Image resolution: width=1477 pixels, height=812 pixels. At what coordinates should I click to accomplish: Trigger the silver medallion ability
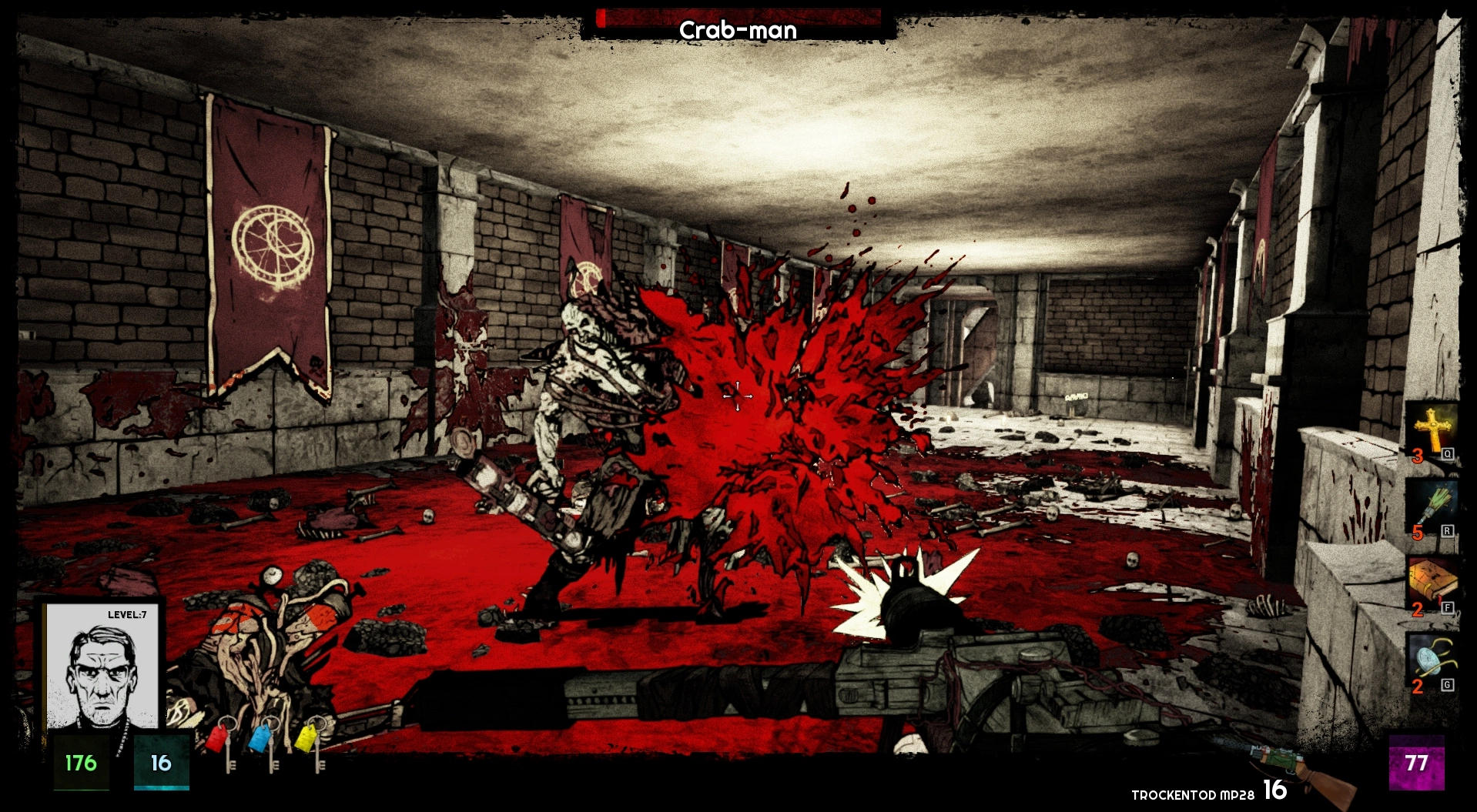click(x=1432, y=660)
